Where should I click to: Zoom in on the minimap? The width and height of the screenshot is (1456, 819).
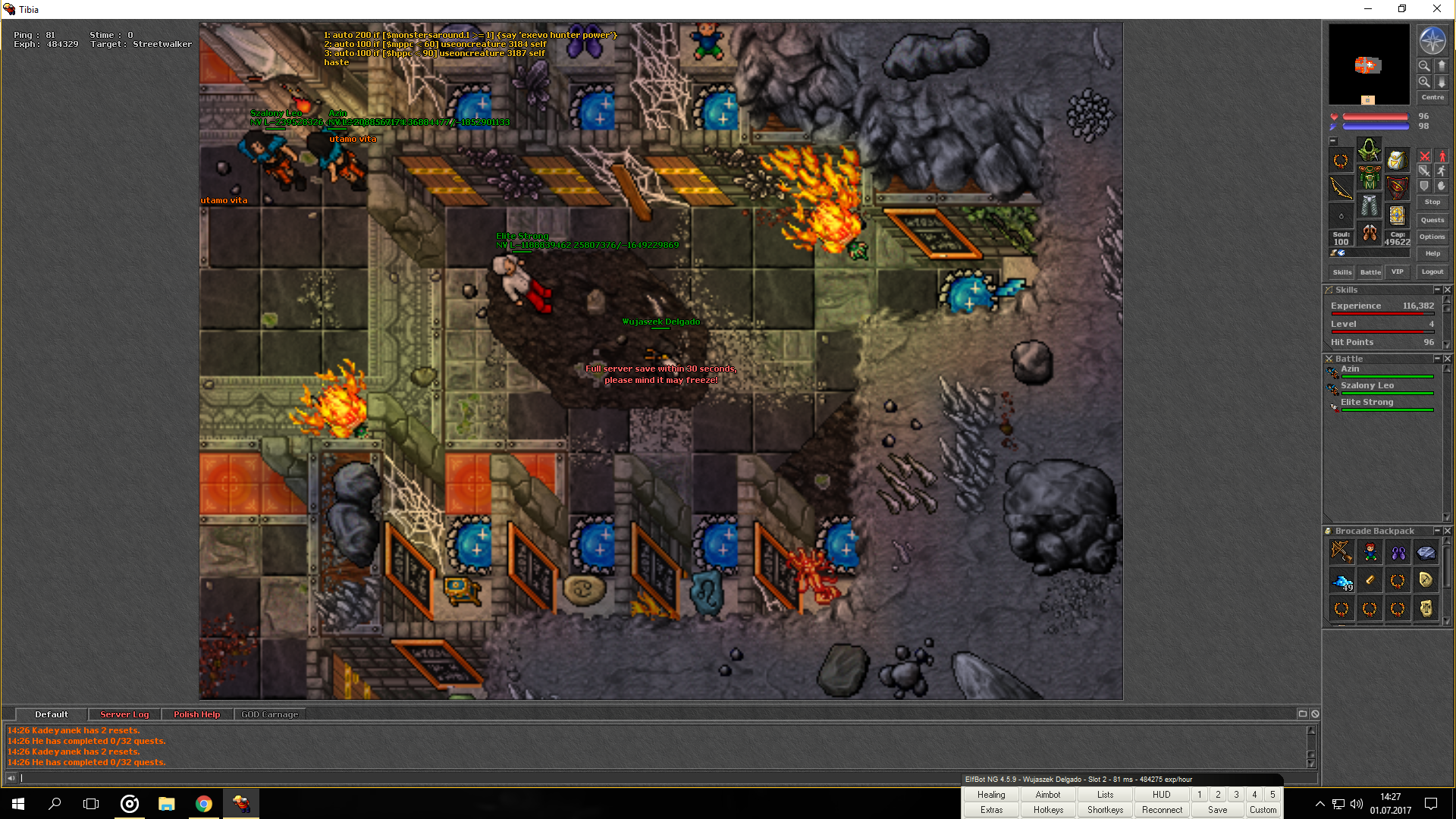tap(1424, 82)
